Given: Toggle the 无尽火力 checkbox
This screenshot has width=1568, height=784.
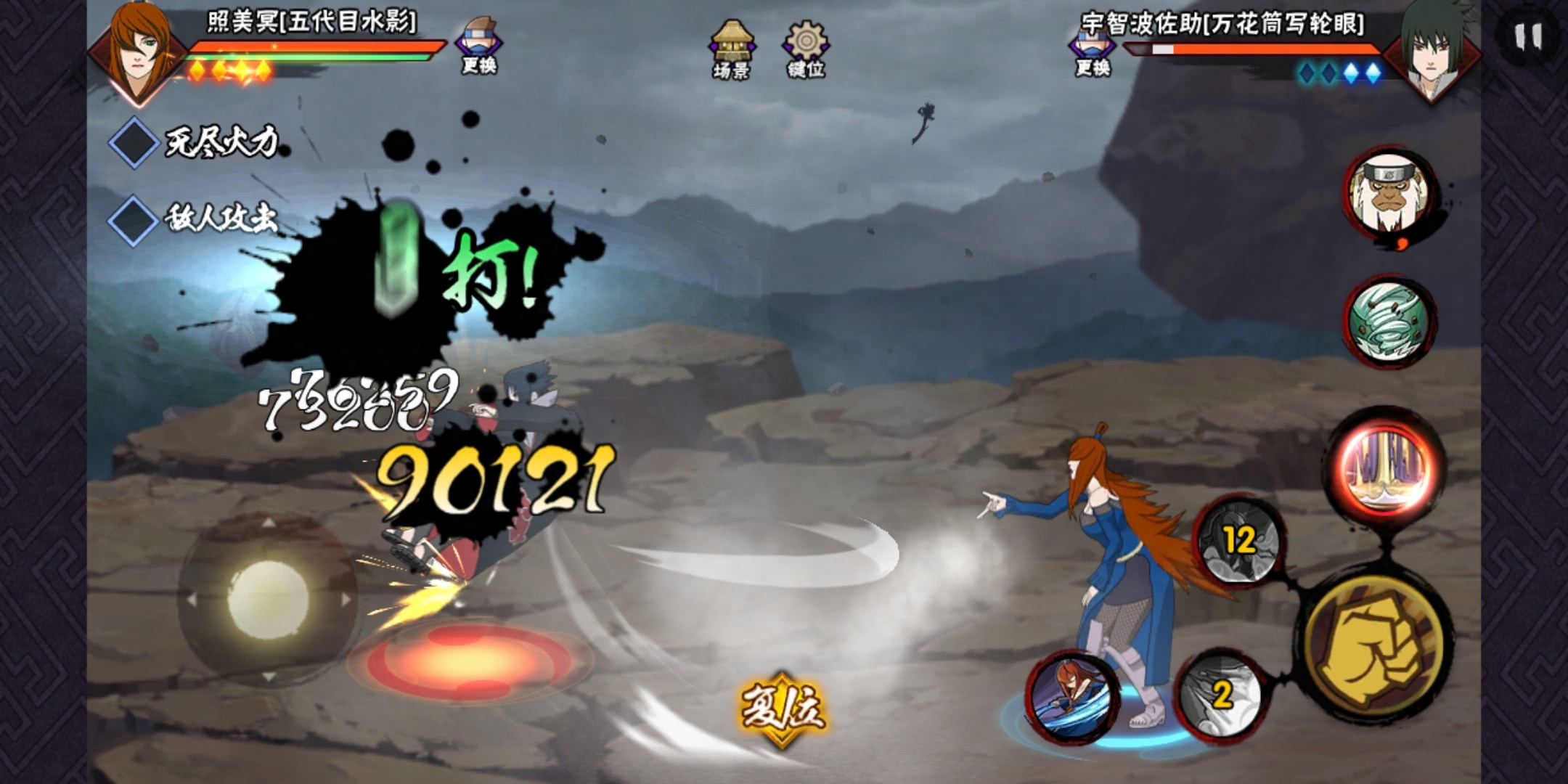Looking at the screenshot, I should point(134,142).
